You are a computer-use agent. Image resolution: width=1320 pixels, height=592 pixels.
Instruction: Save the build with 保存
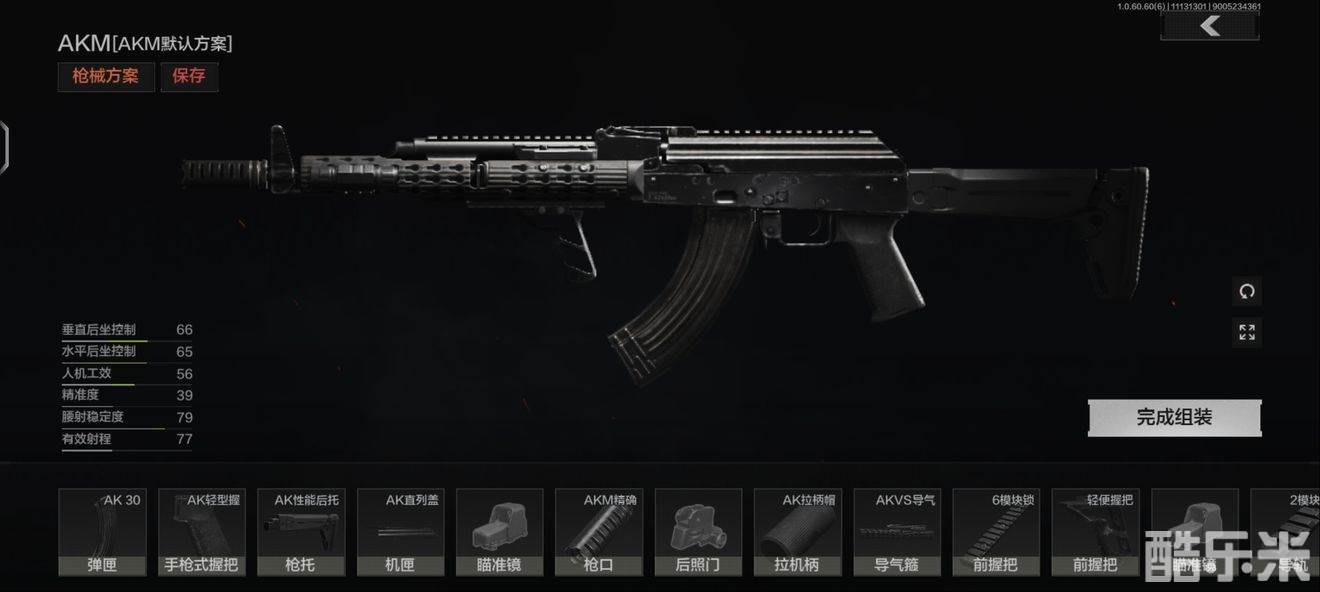(189, 76)
